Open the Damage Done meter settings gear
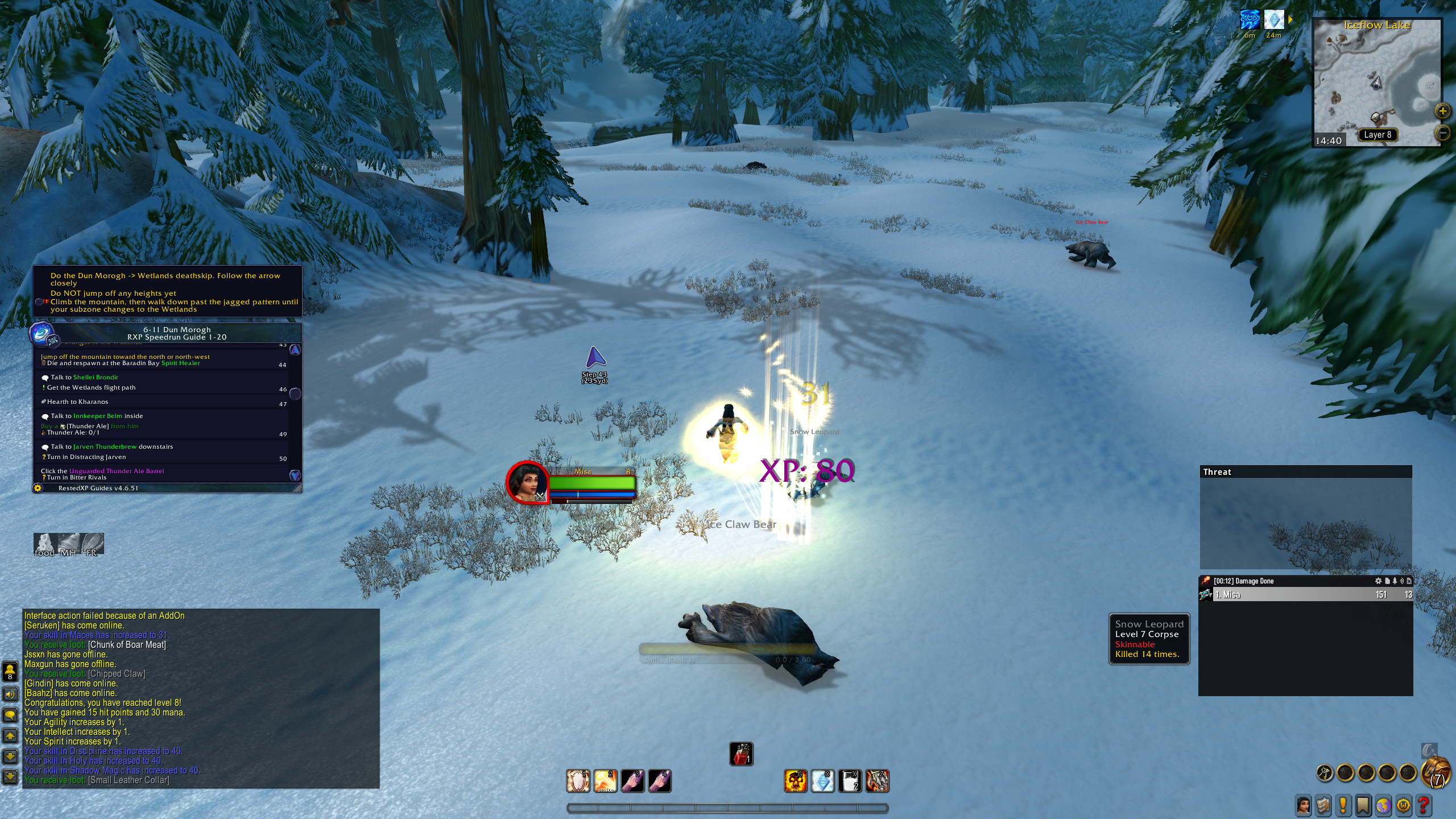Screen dimensions: 1456x819 tap(1378, 581)
